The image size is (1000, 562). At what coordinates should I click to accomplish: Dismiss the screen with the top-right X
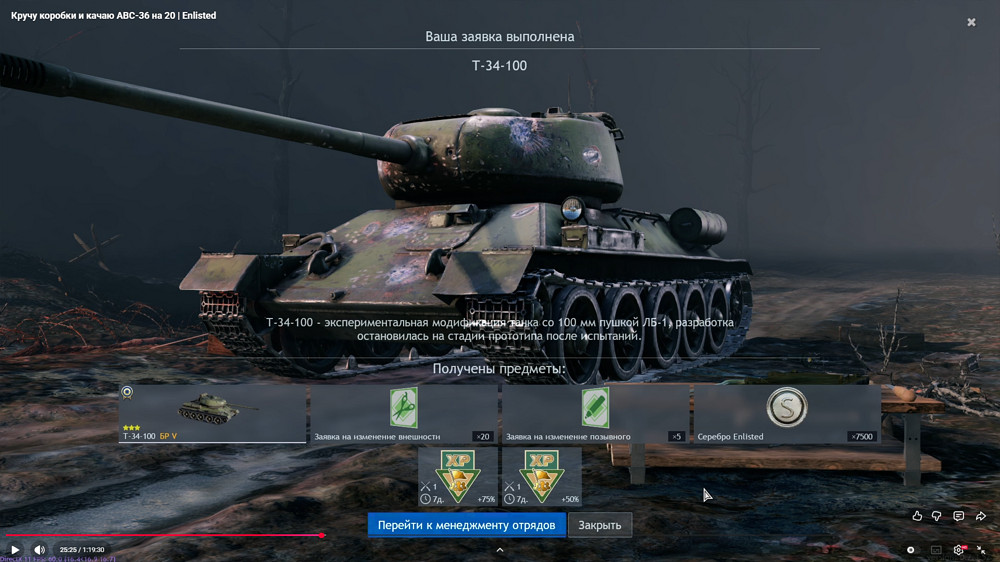(x=971, y=22)
